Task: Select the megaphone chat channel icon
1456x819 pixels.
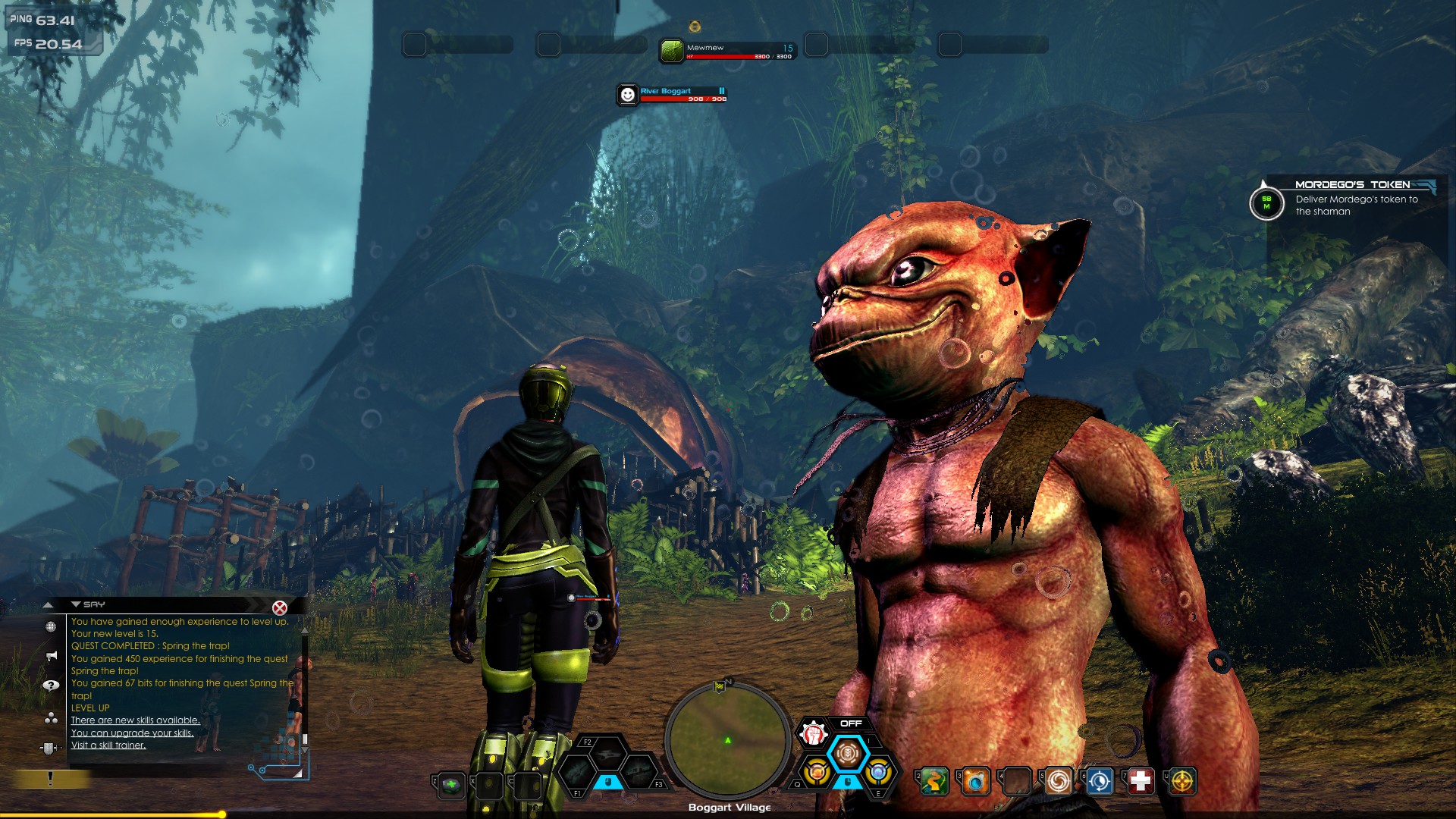Action: [x=51, y=656]
